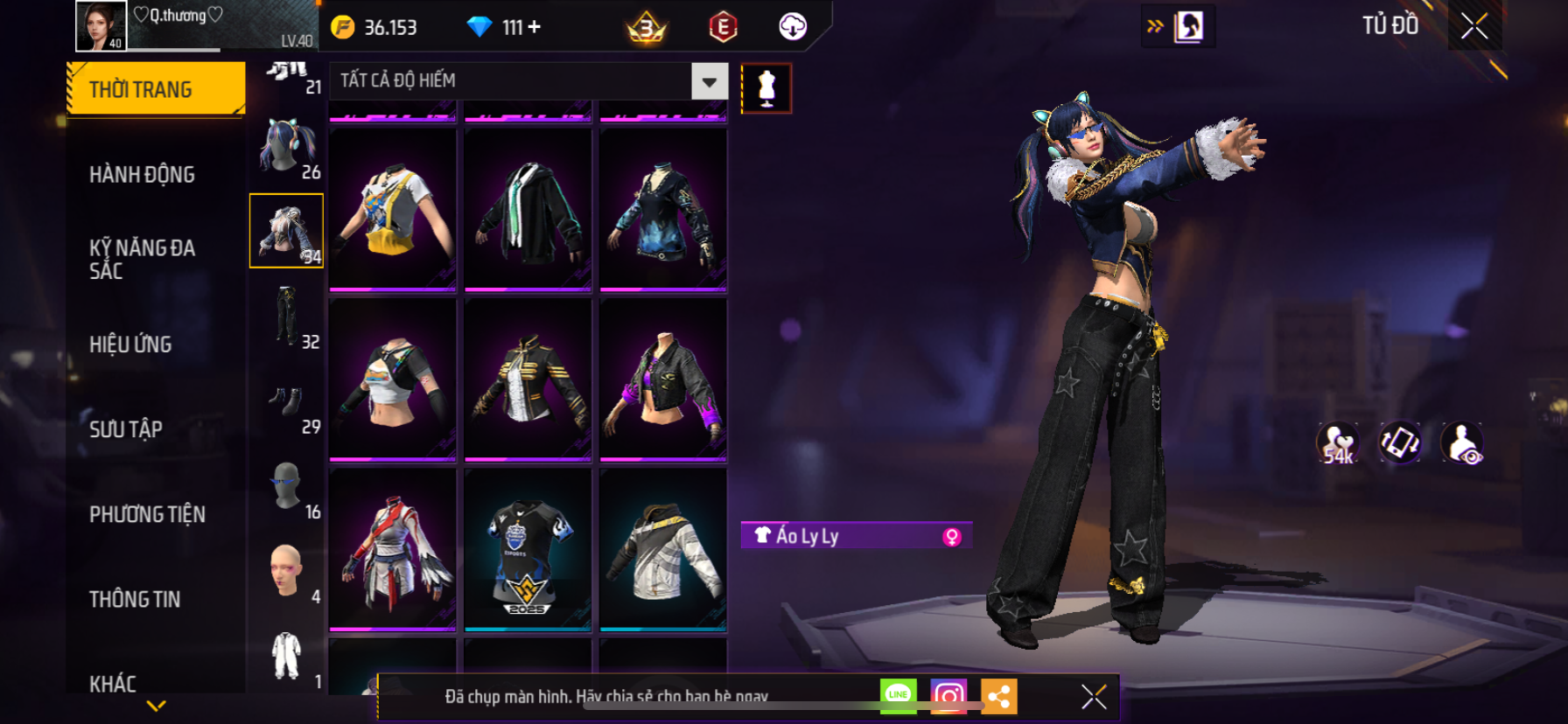Add diamonds with the plus button
Image resolution: width=1568 pixels, height=724 pixels.
point(534,27)
